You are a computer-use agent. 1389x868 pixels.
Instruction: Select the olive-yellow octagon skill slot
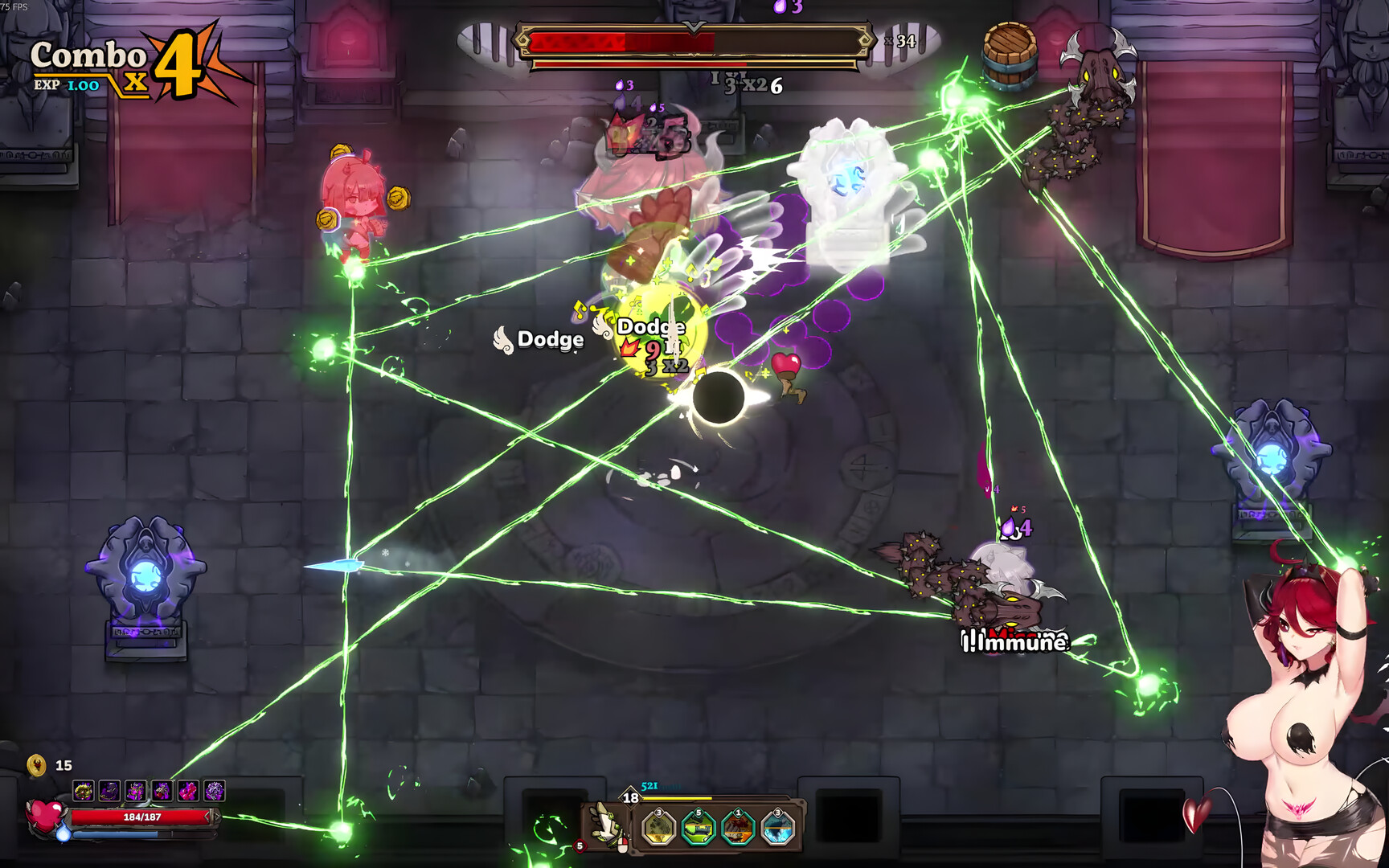(x=659, y=829)
